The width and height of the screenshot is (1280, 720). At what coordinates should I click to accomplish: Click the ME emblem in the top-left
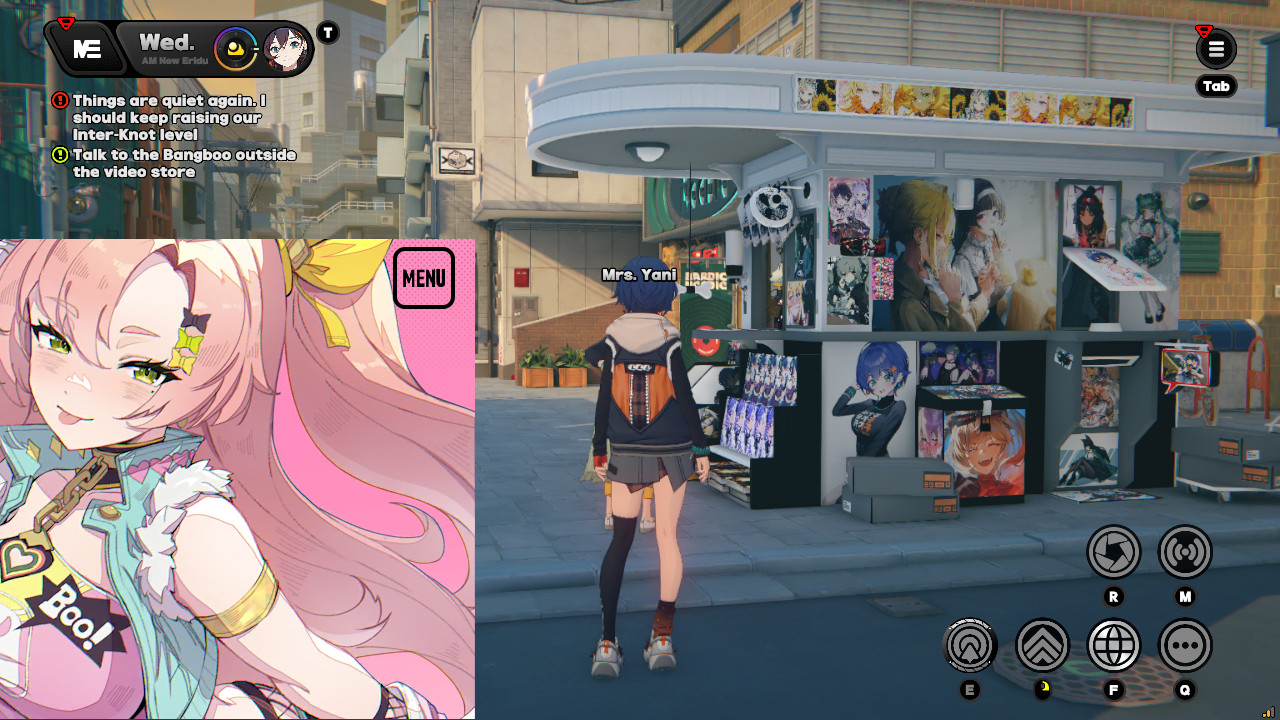[86, 48]
